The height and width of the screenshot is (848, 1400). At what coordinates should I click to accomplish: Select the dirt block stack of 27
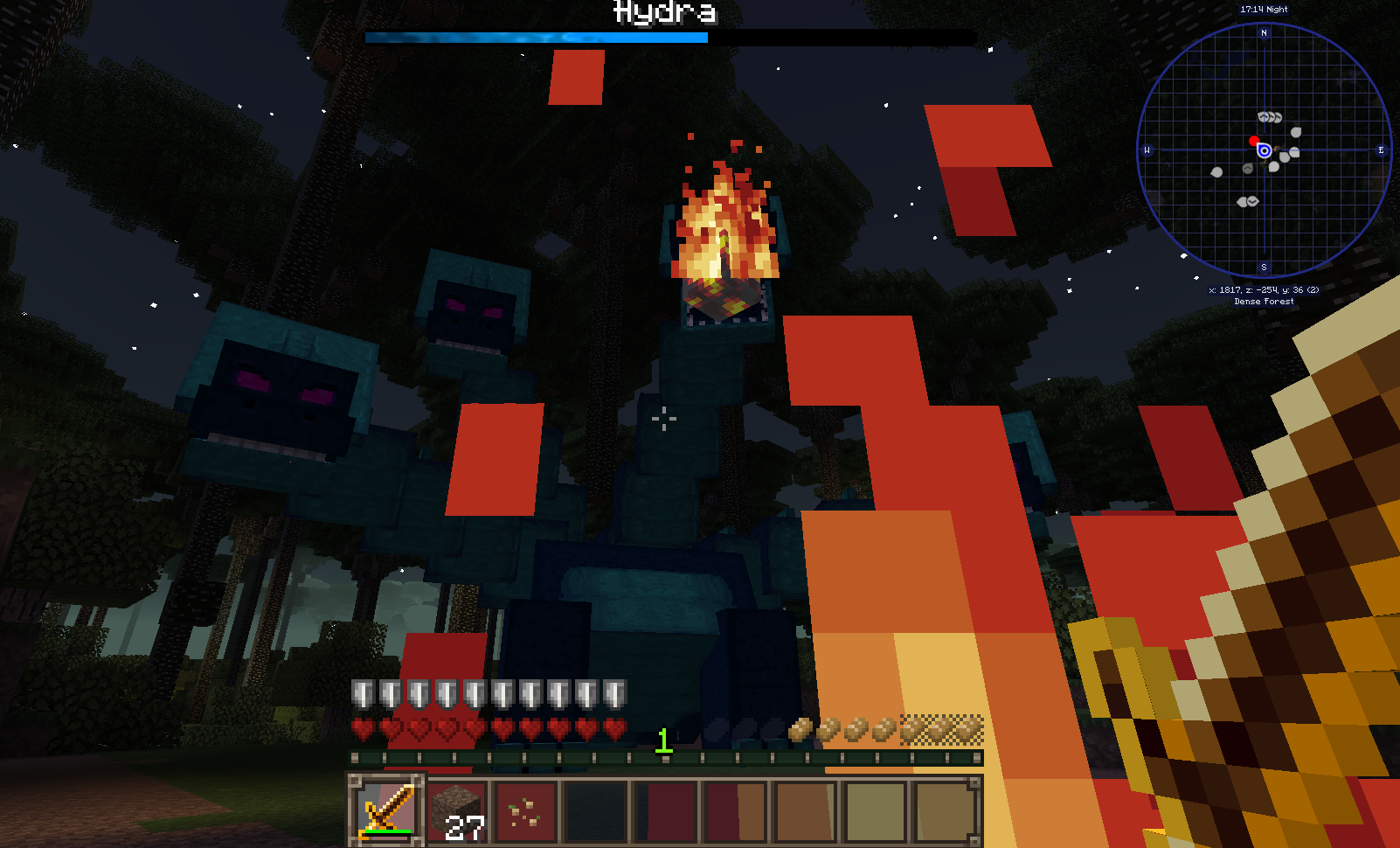pyautogui.click(x=457, y=810)
